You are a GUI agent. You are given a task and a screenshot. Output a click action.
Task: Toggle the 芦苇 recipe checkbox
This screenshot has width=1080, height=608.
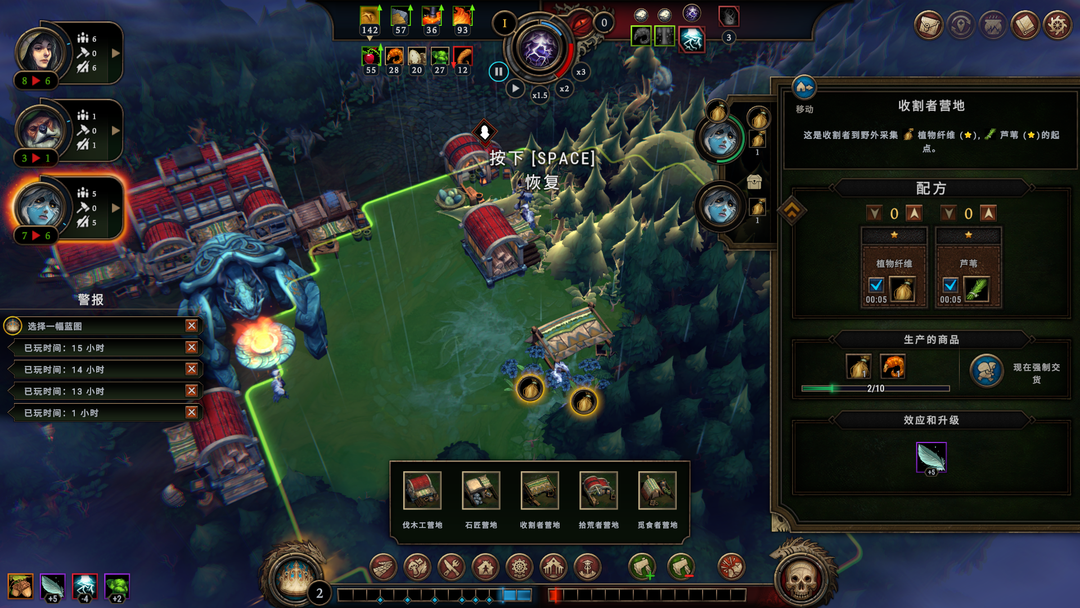pyautogui.click(x=950, y=286)
